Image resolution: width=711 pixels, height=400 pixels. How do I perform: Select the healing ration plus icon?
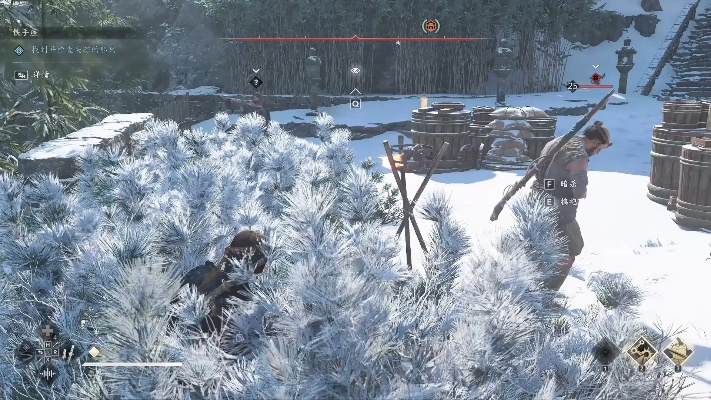pyautogui.click(x=48, y=331)
